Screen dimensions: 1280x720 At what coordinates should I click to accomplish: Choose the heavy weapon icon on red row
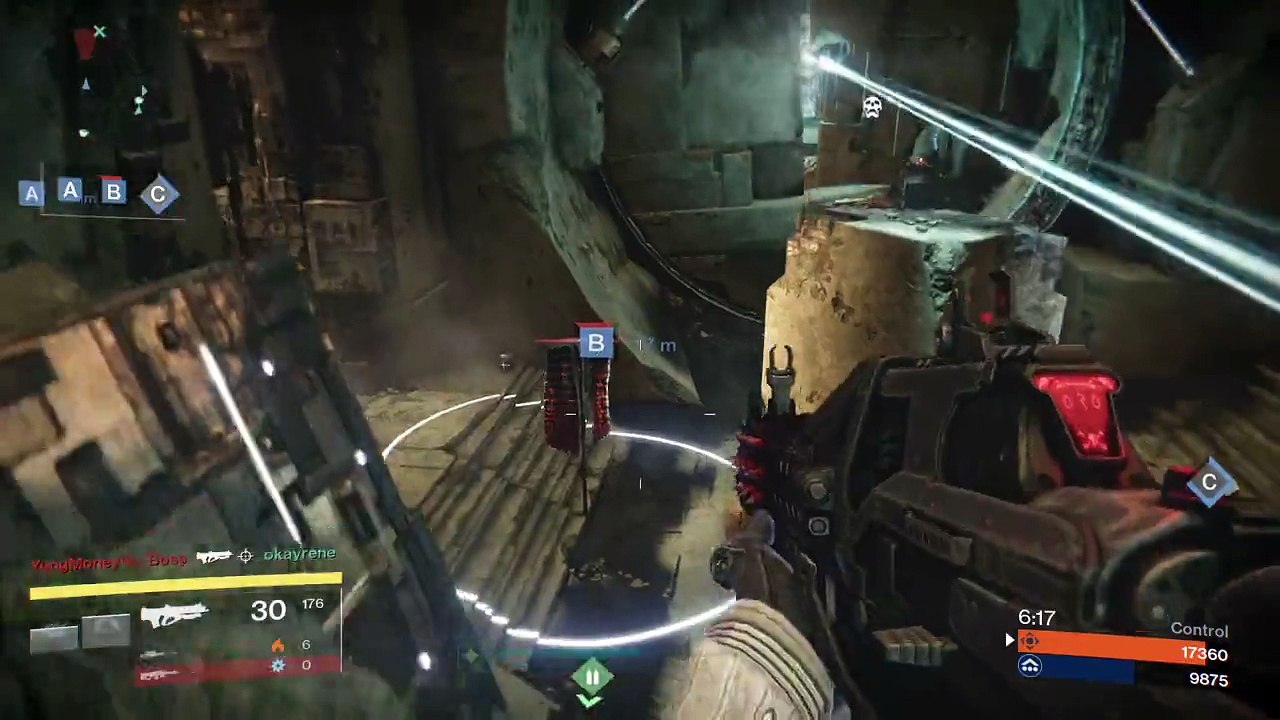click(x=160, y=675)
